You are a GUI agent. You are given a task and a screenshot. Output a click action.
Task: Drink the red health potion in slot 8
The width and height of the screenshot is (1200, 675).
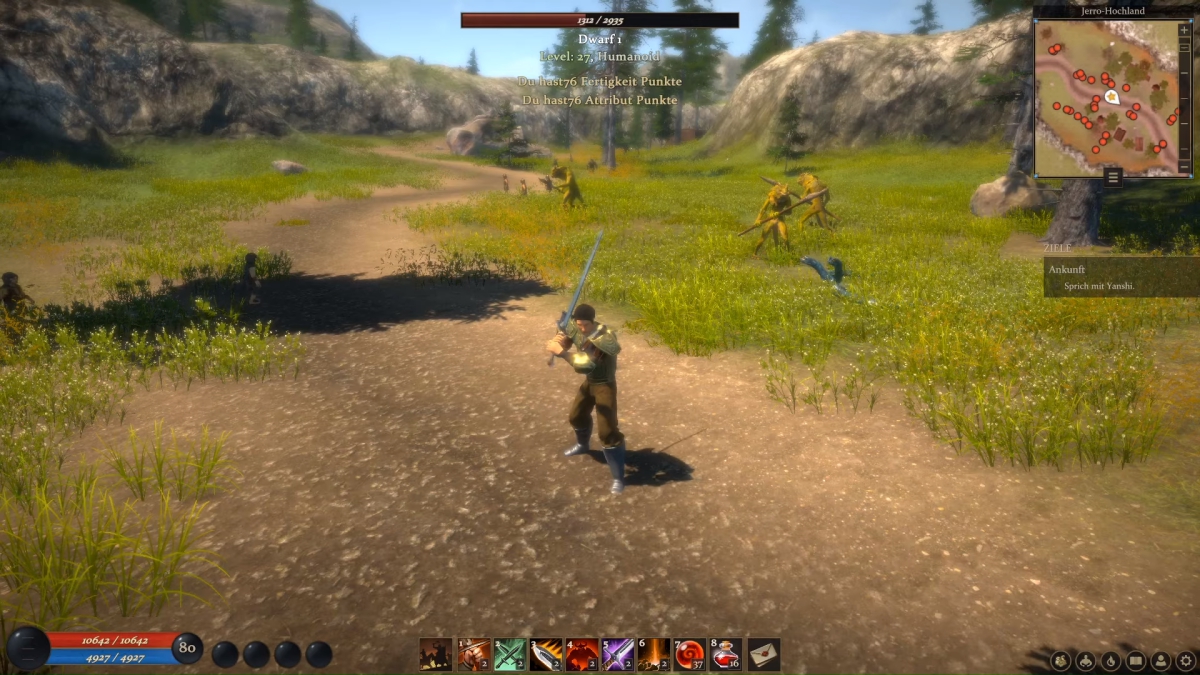point(726,654)
